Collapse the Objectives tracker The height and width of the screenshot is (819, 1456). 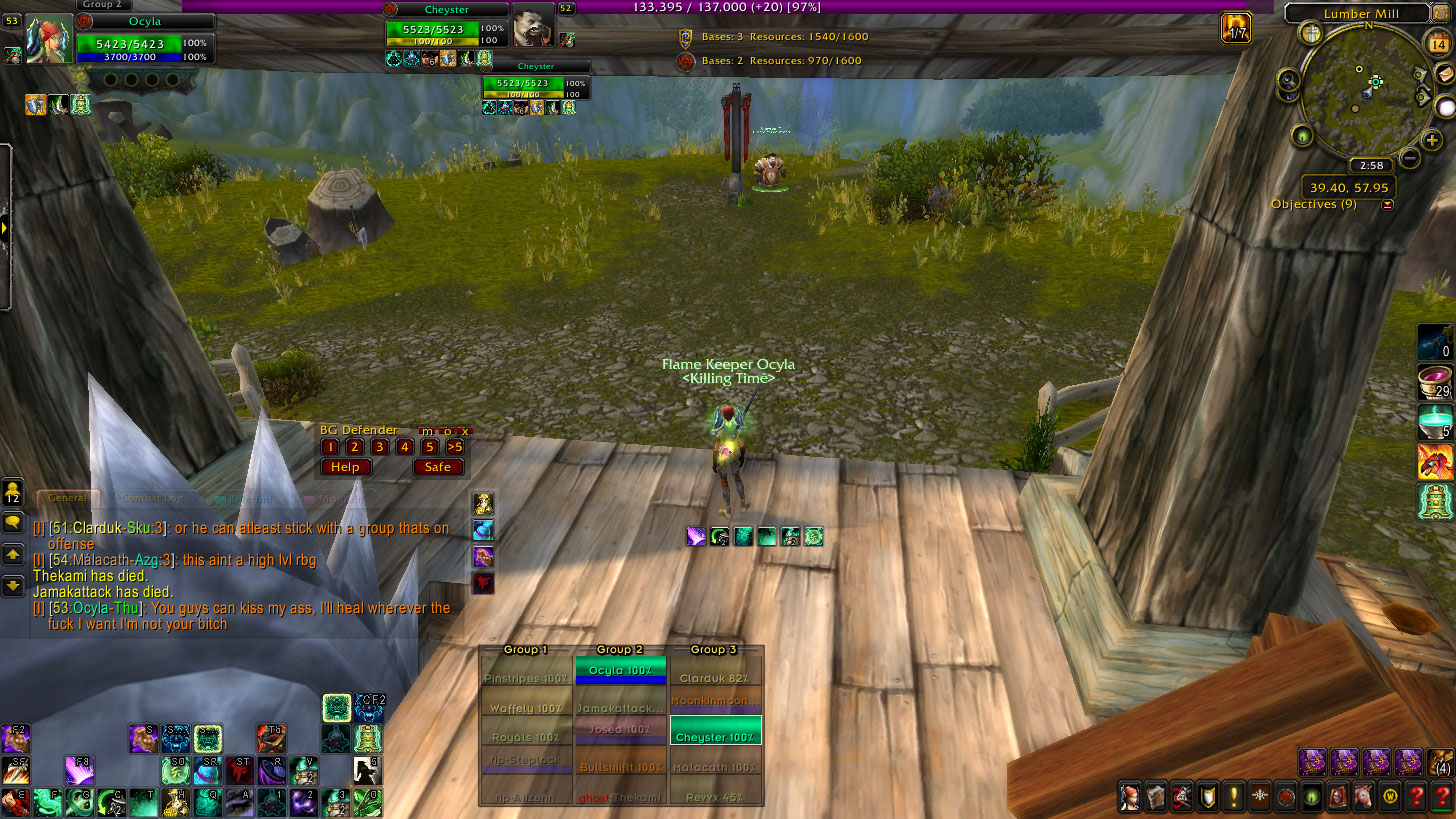pos(1387,205)
